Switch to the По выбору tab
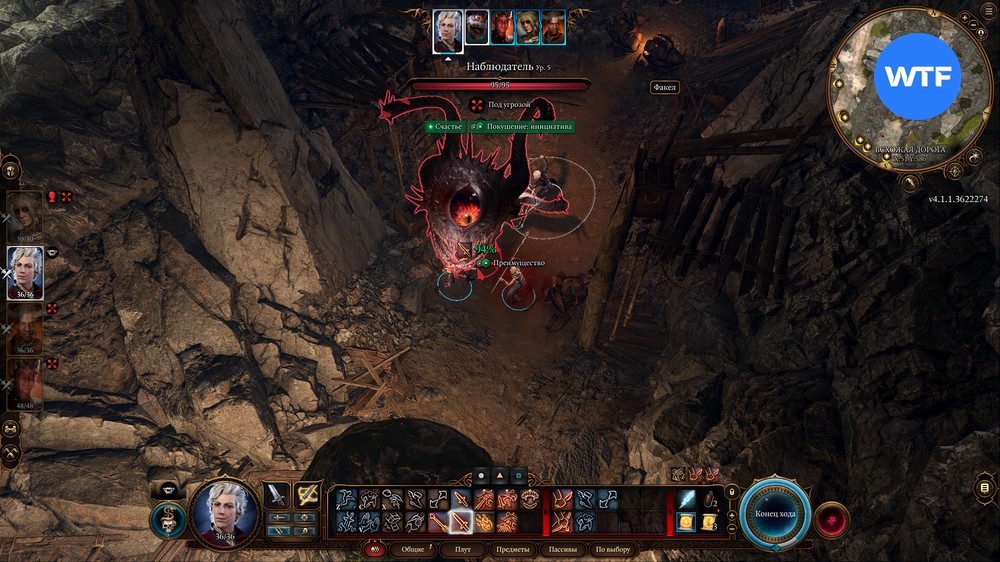The height and width of the screenshot is (562, 1000). (613, 550)
